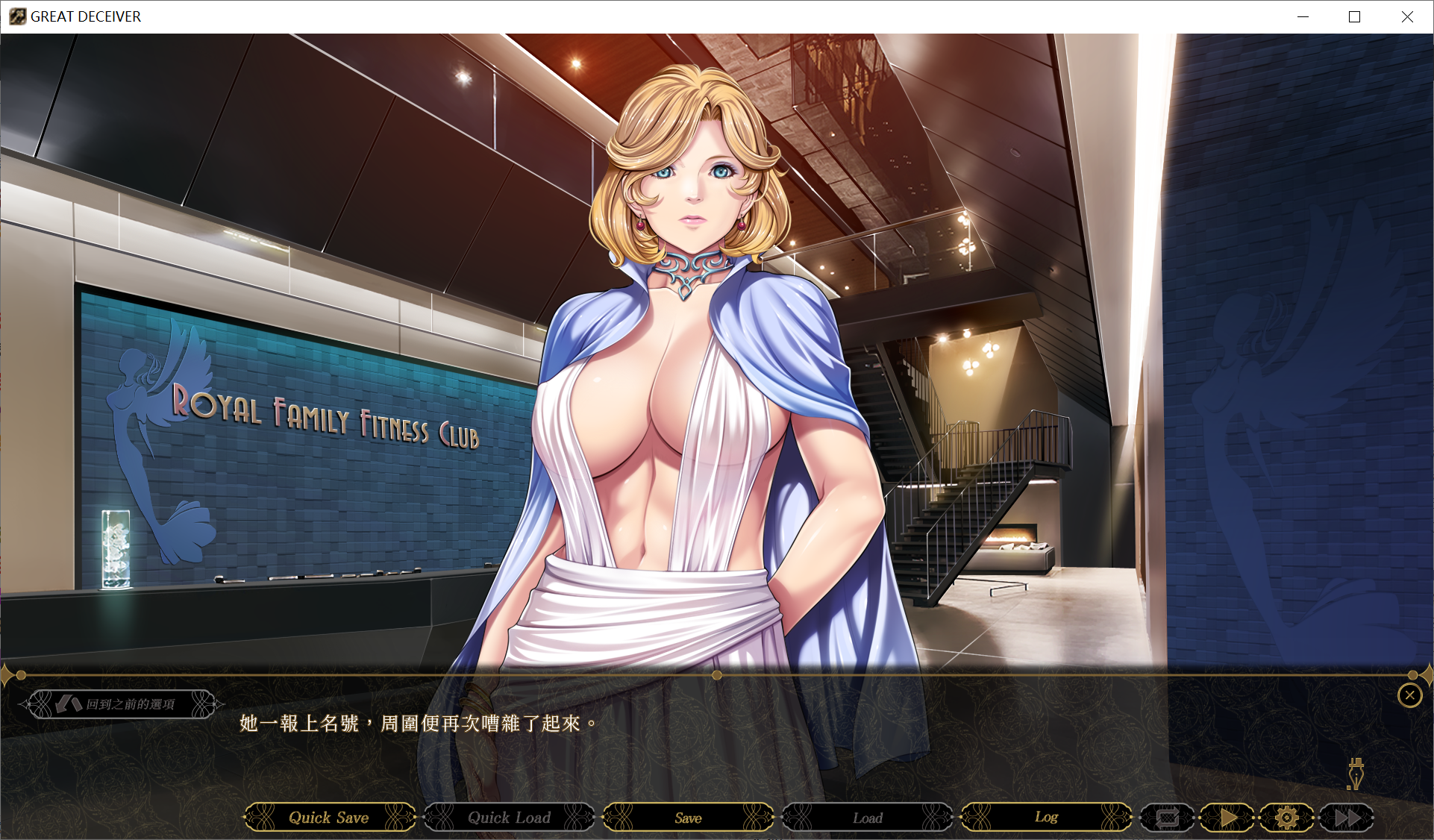The image size is (1434, 840).
Task: Open the Load menu
Action: (x=867, y=818)
